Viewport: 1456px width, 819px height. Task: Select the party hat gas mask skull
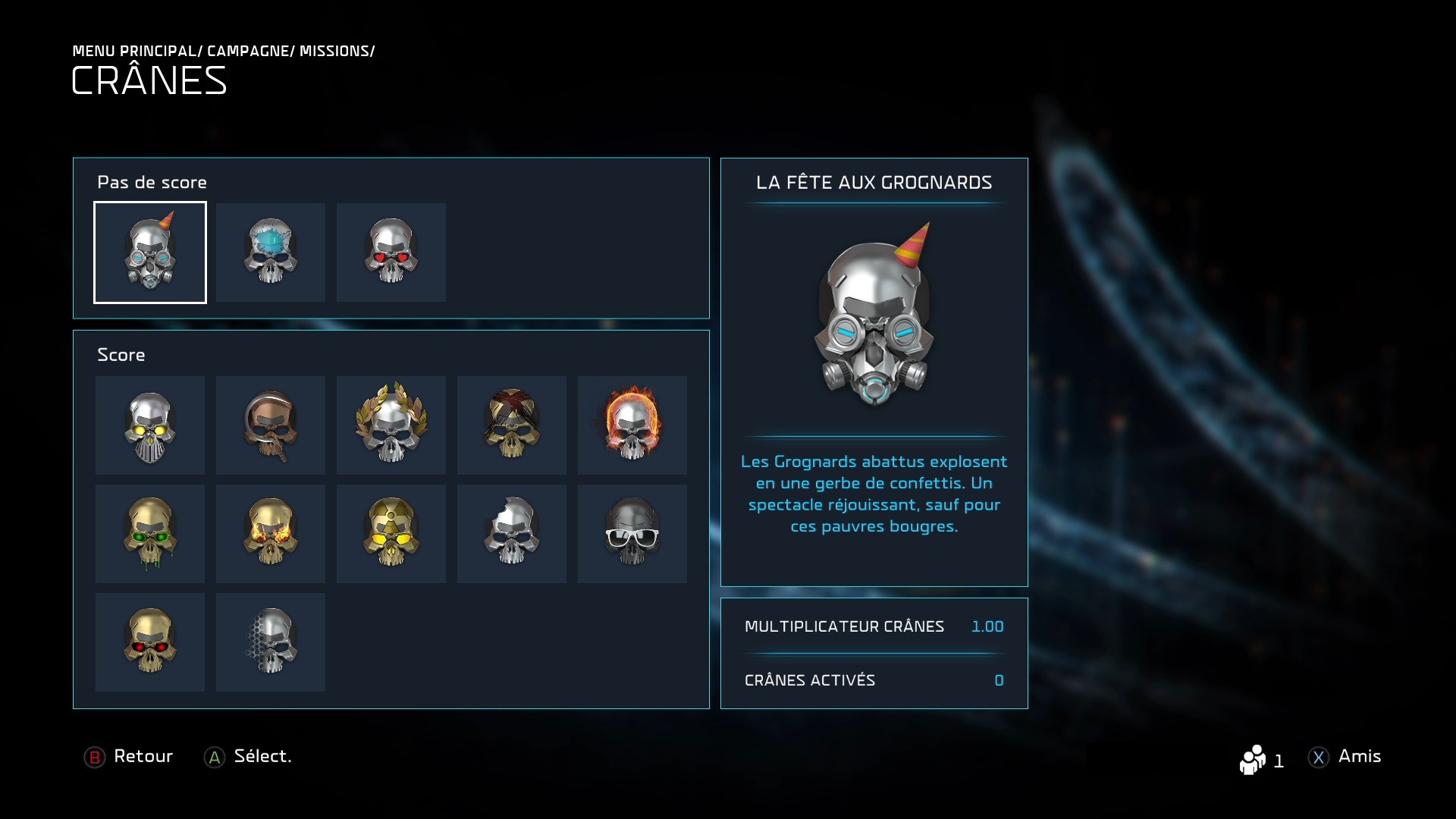point(150,253)
